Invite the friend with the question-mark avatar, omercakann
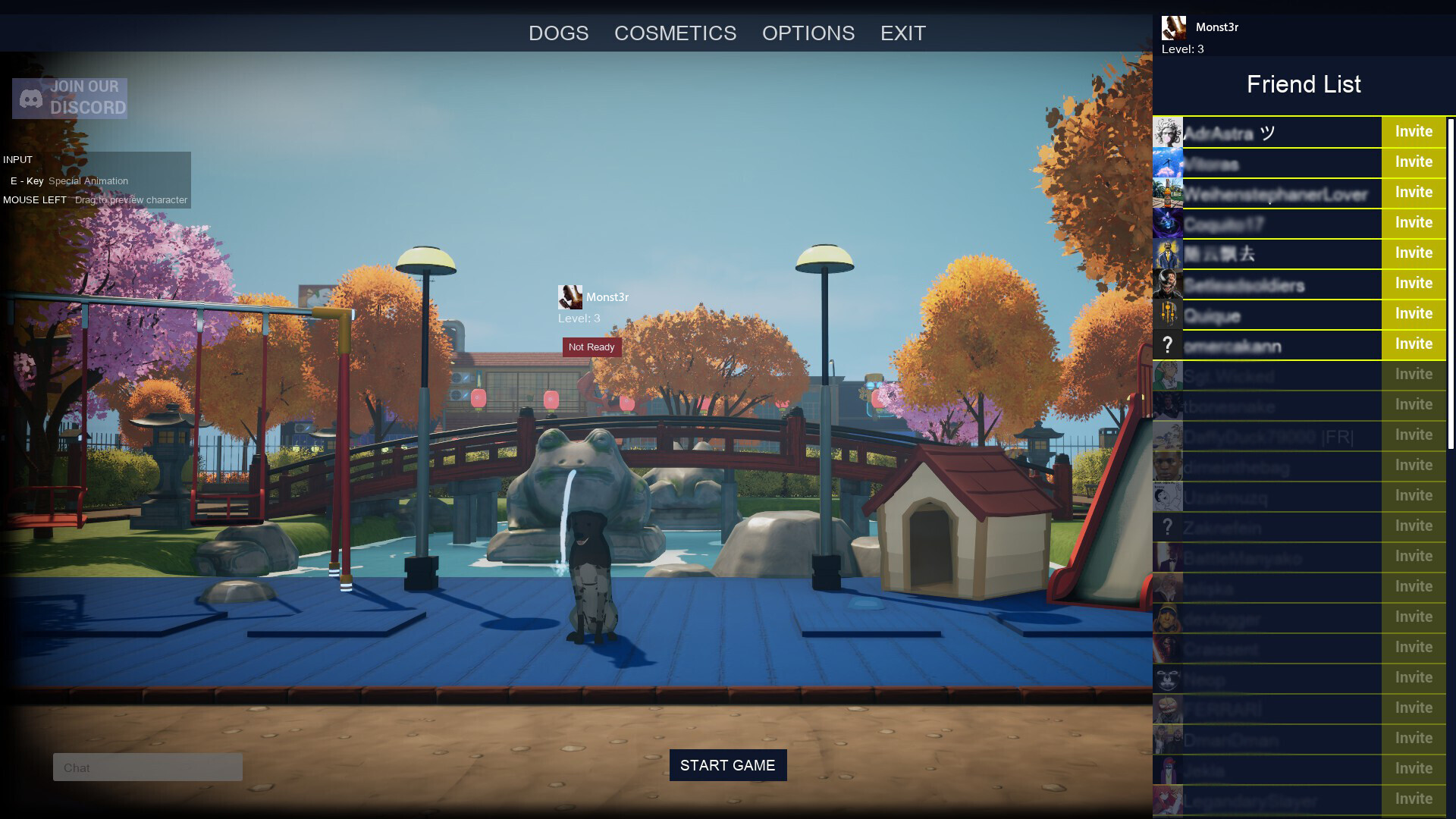The height and width of the screenshot is (819, 1456). click(1413, 344)
